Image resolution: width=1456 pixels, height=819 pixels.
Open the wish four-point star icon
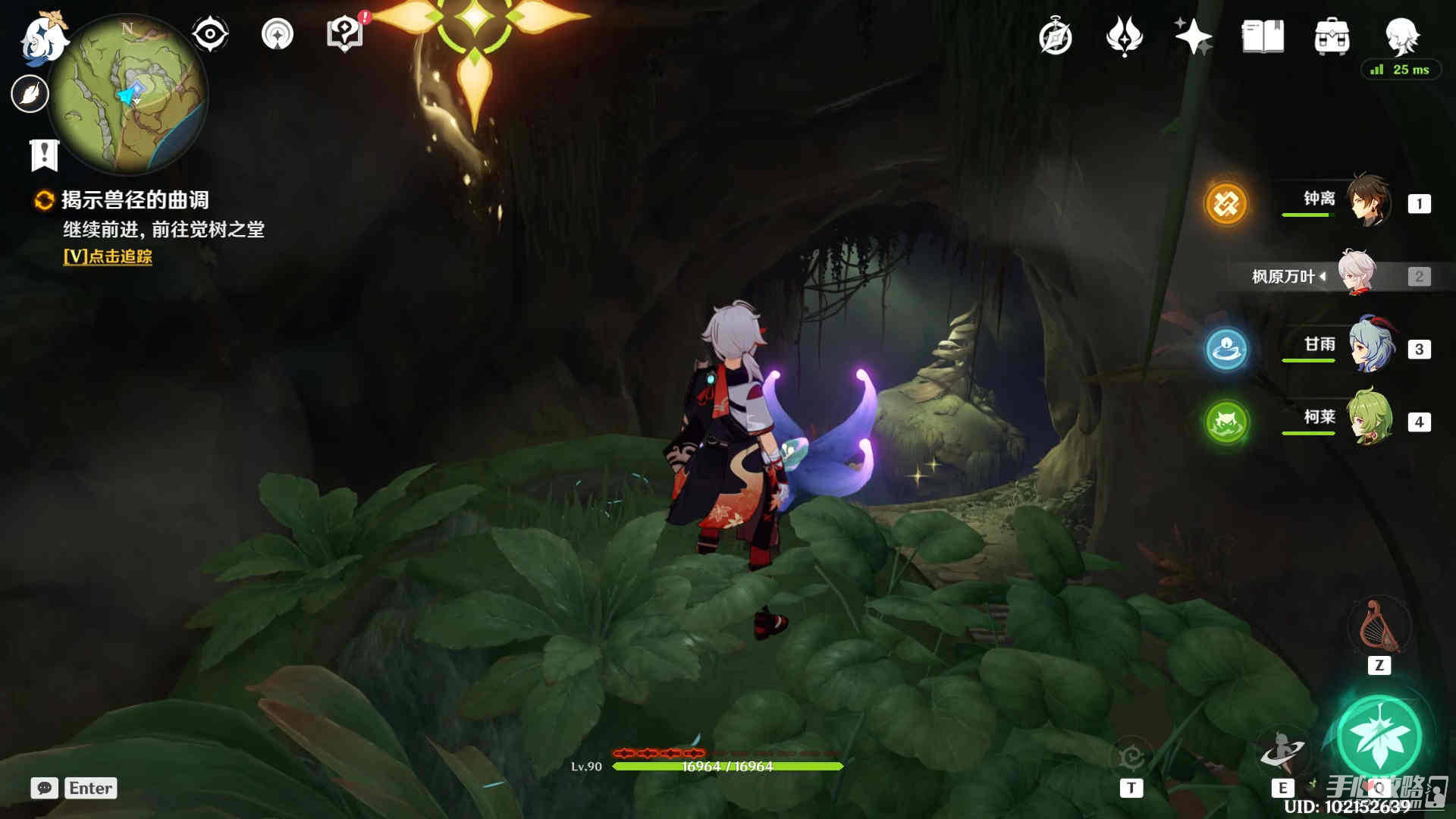click(x=1193, y=36)
